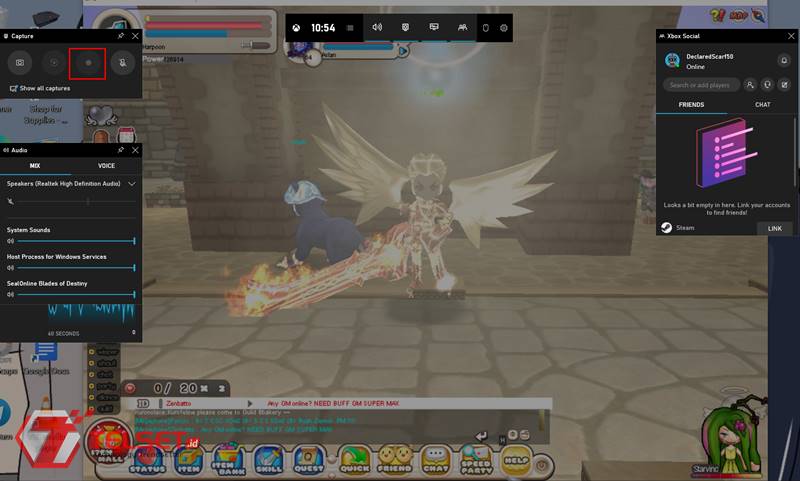The image size is (800, 481).
Task: Open the Friend list
Action: tap(394, 460)
